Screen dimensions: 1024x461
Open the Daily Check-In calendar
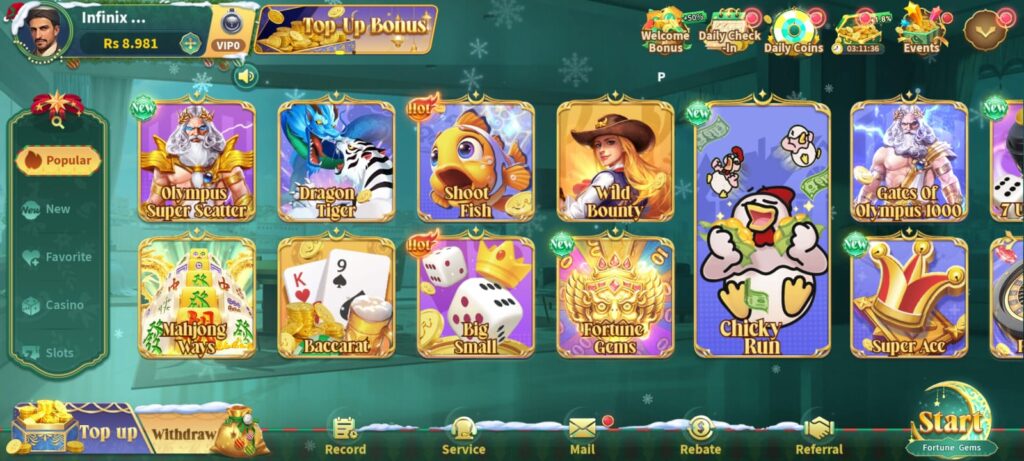tap(729, 30)
